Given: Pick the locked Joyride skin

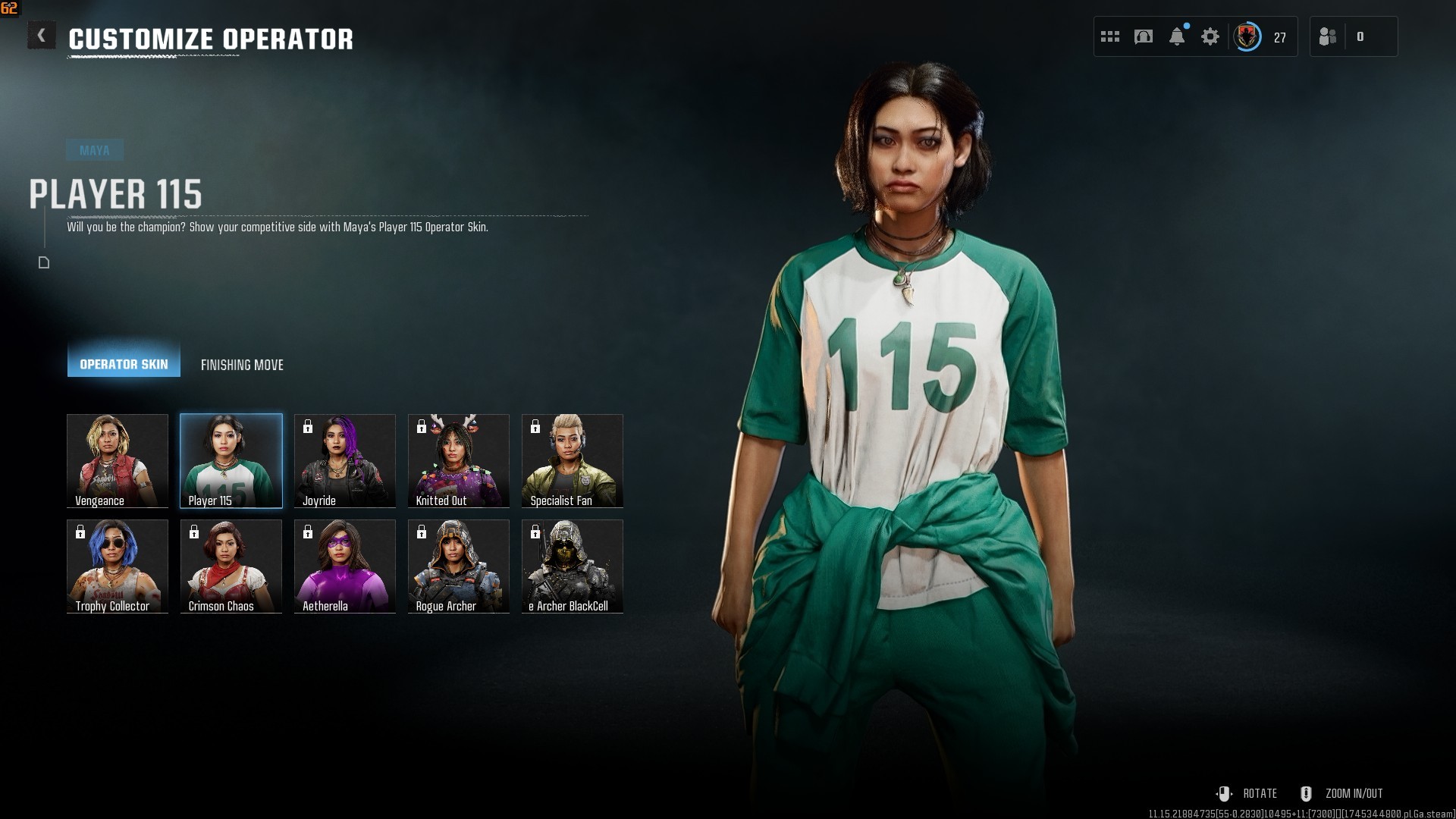Looking at the screenshot, I should [345, 460].
